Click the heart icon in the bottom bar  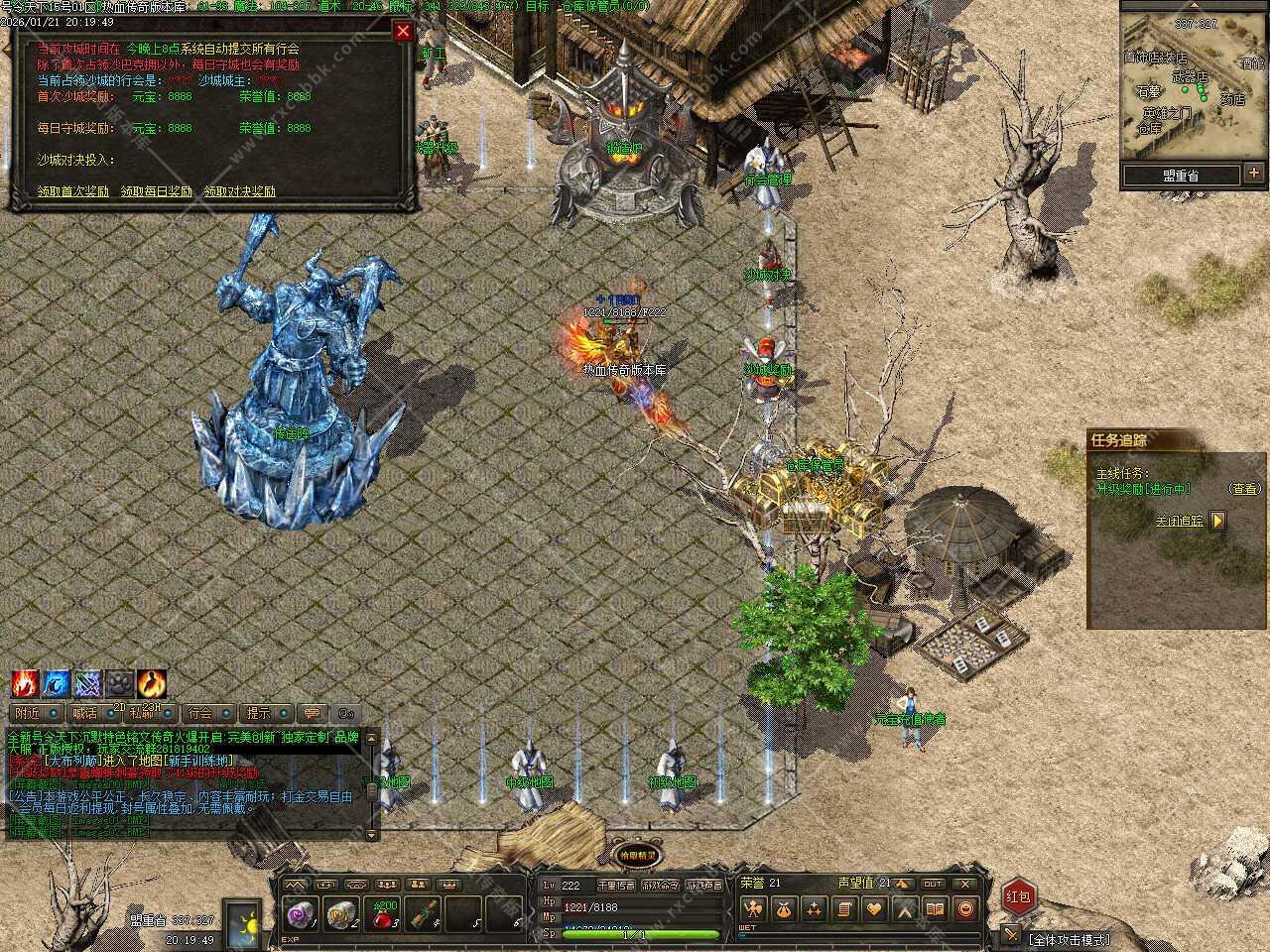874,908
